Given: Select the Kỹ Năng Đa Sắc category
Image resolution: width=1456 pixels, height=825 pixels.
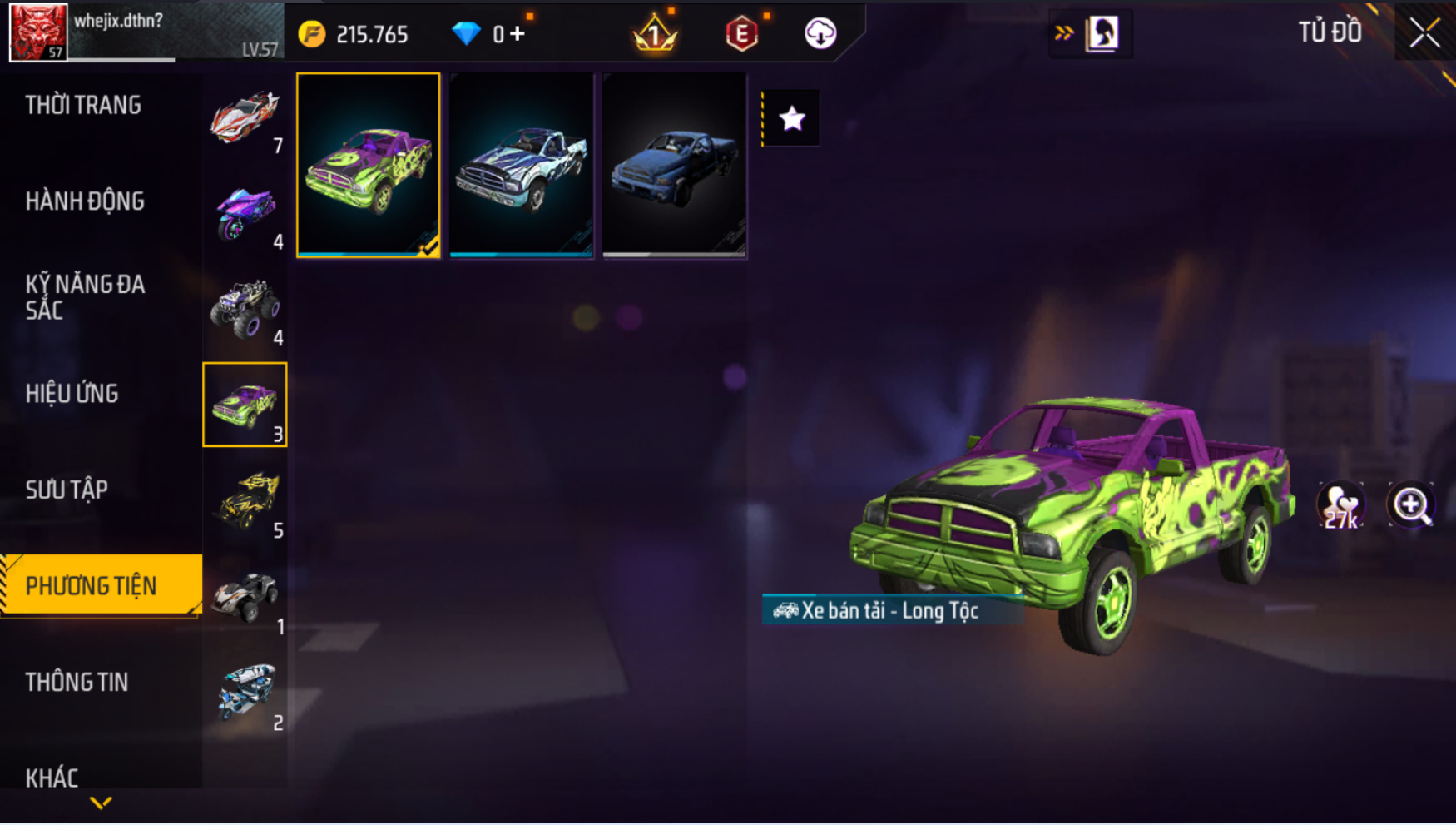Looking at the screenshot, I should [x=85, y=297].
